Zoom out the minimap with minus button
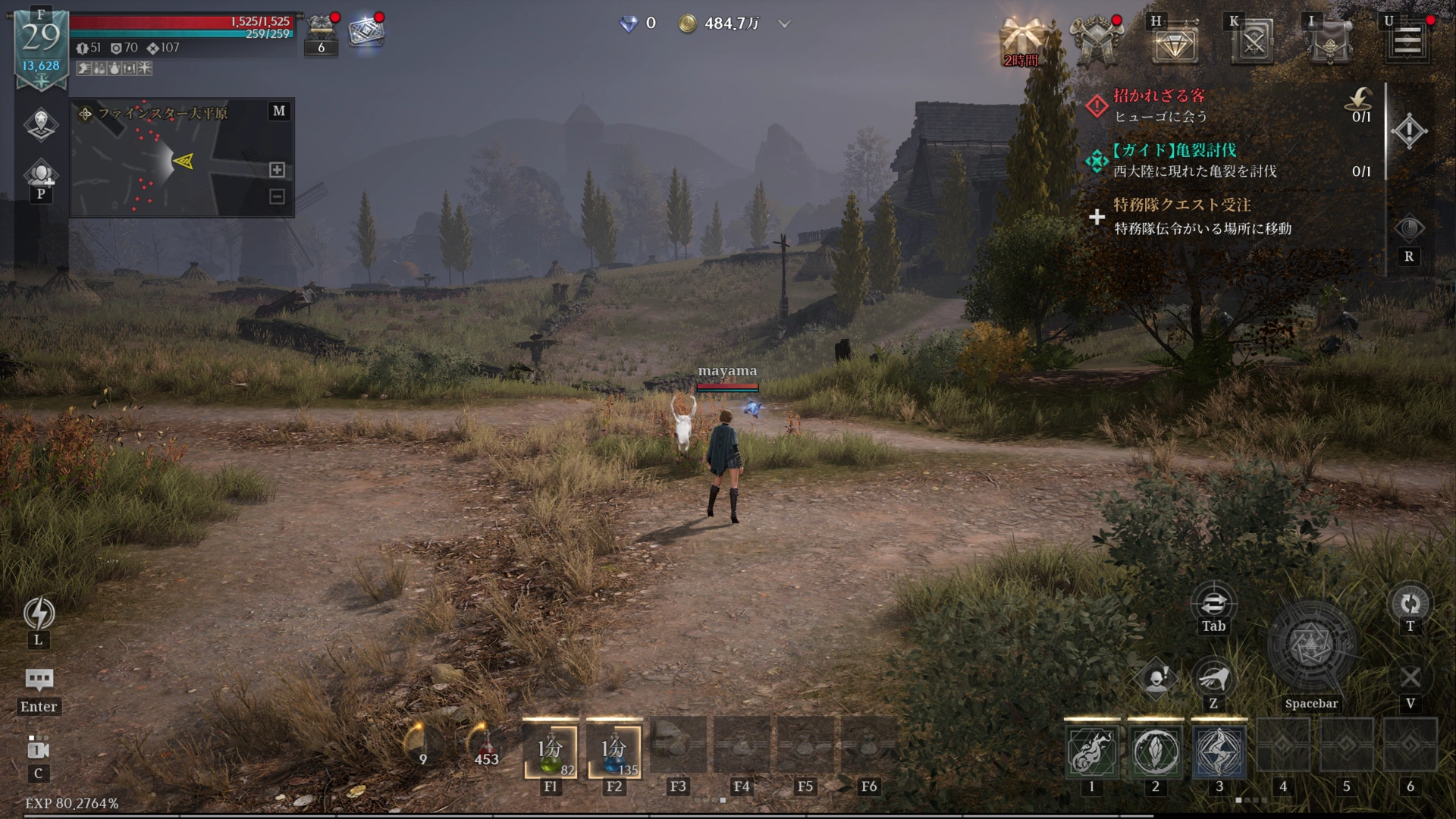The image size is (1456, 819). coord(277,196)
